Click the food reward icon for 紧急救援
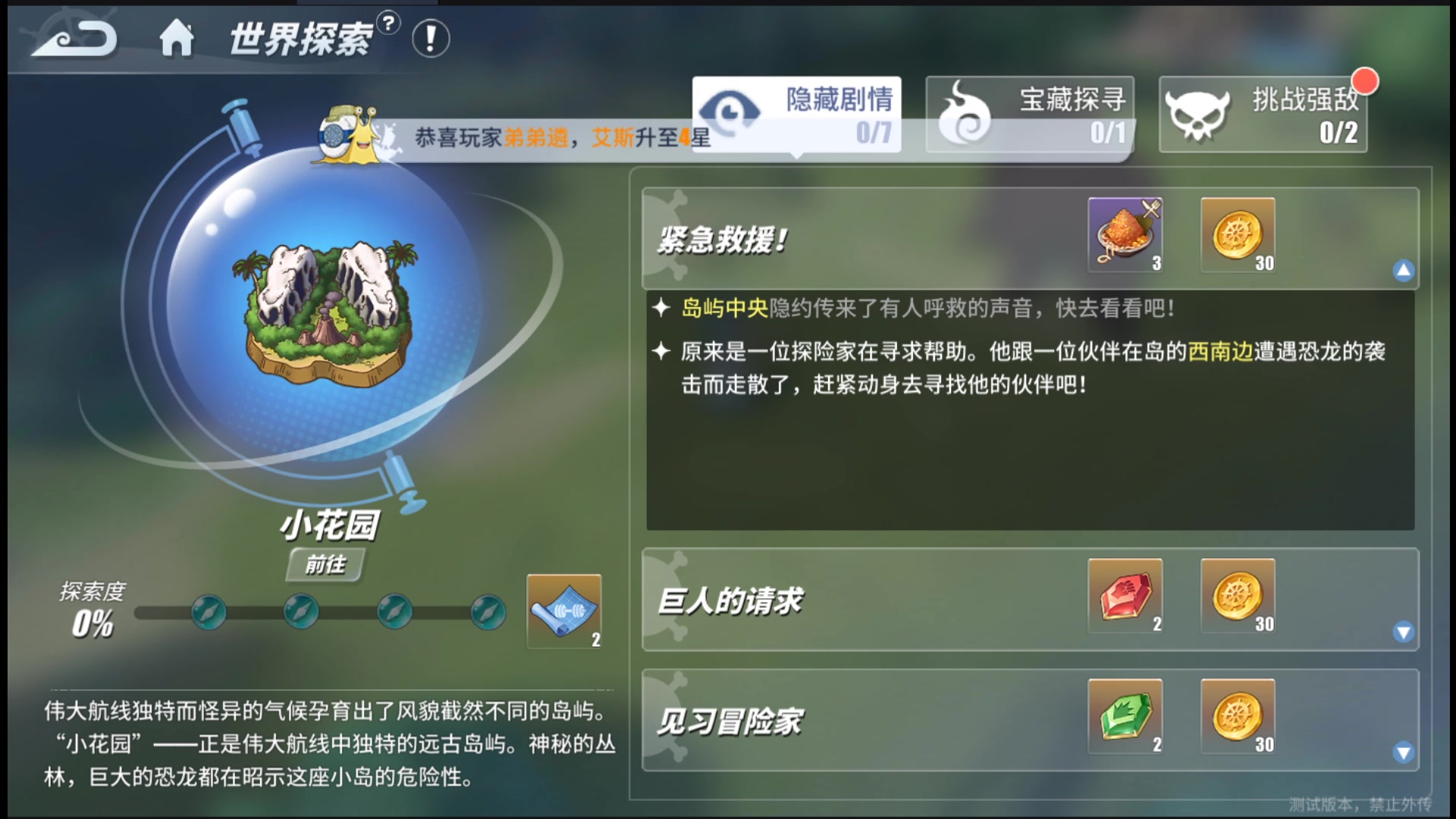This screenshot has height=819, width=1456. click(1125, 234)
